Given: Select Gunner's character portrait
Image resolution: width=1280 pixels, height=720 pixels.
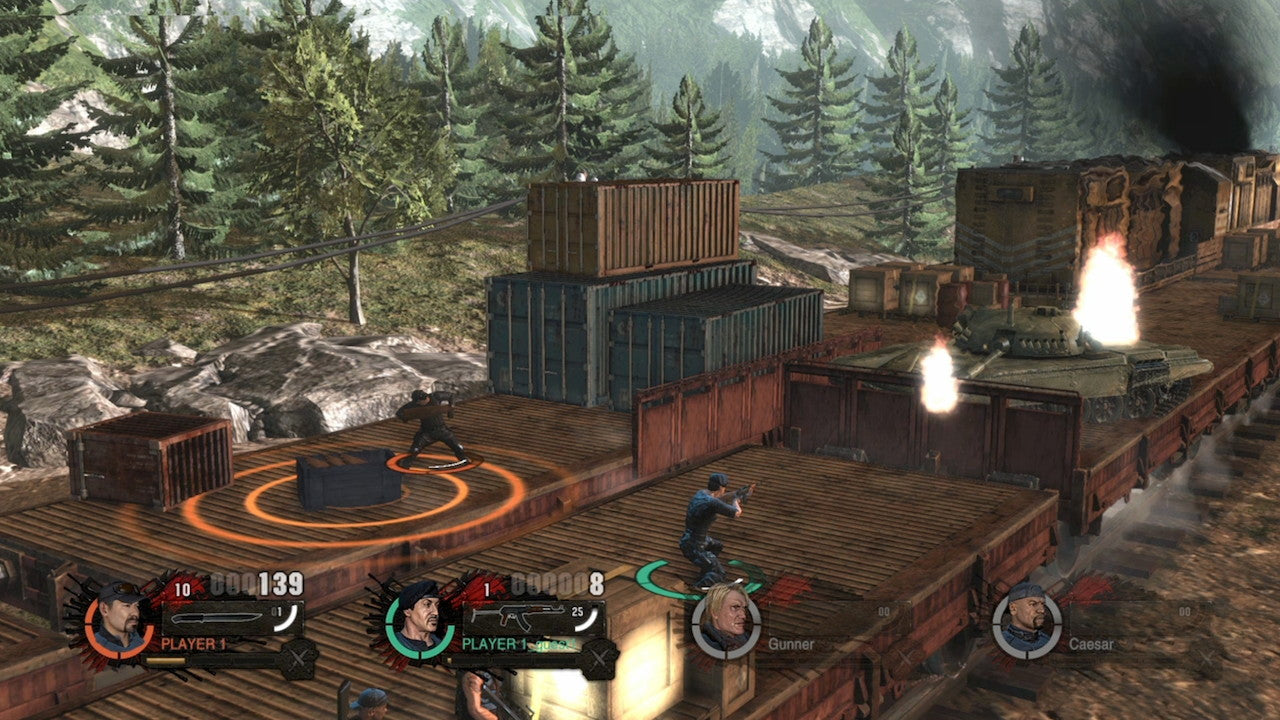Looking at the screenshot, I should point(725,624).
